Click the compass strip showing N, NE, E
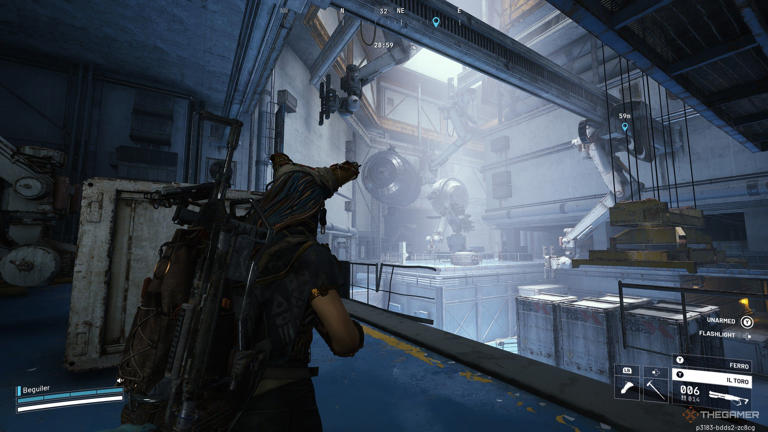768x432 pixels. [x=400, y=12]
